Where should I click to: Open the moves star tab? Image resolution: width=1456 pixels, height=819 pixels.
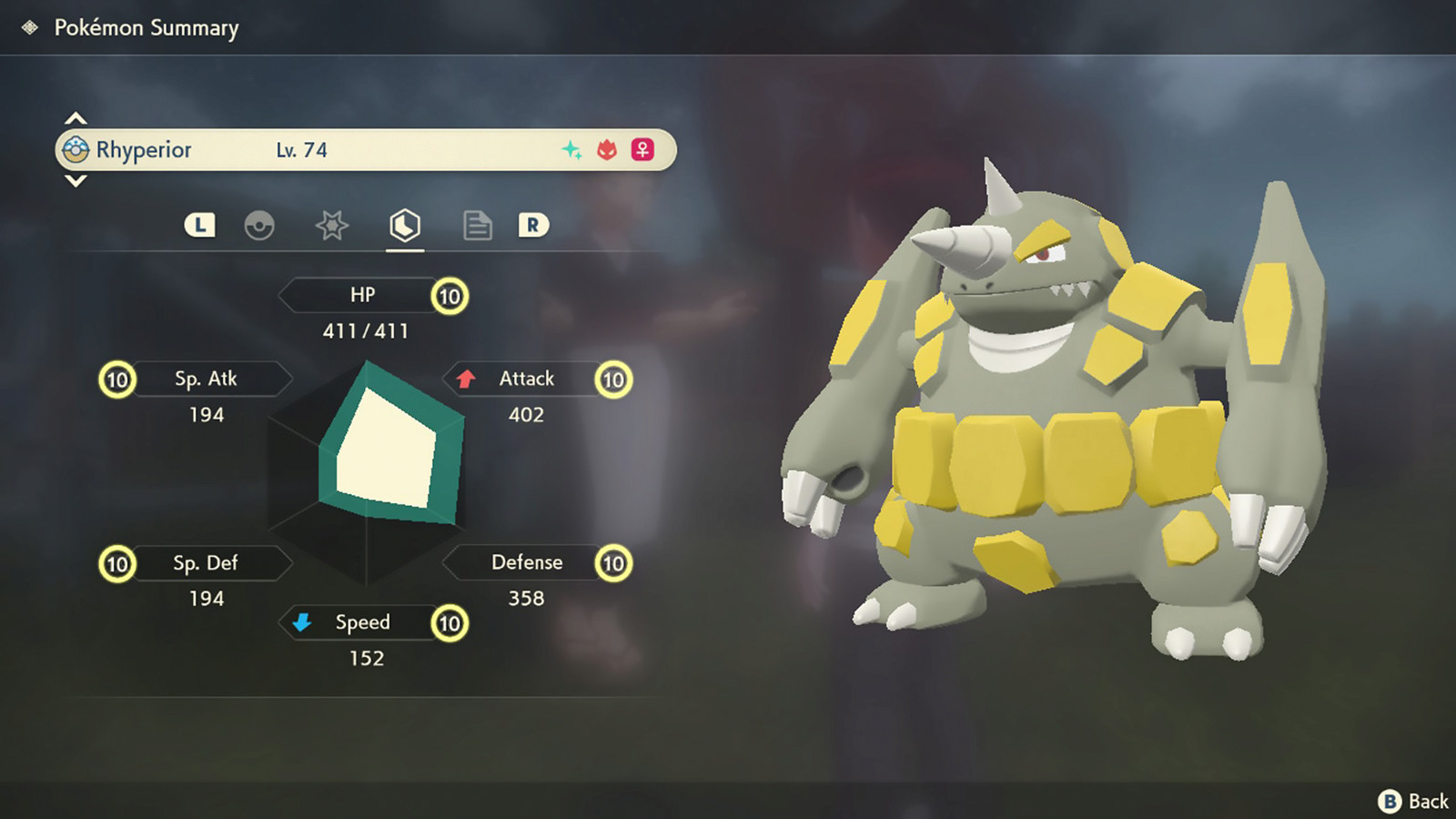(332, 225)
